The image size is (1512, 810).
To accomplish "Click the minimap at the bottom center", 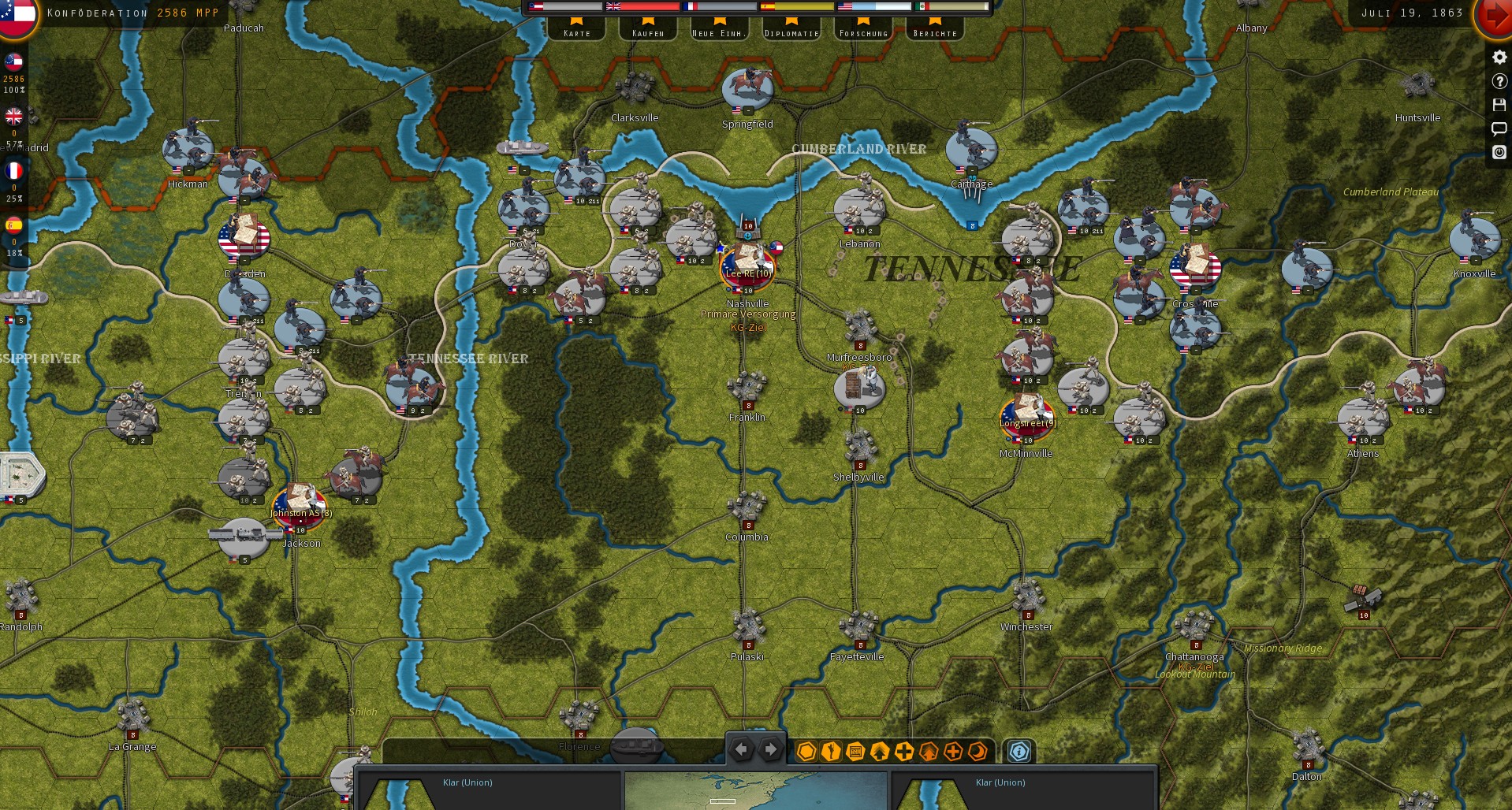I will point(755,788).
